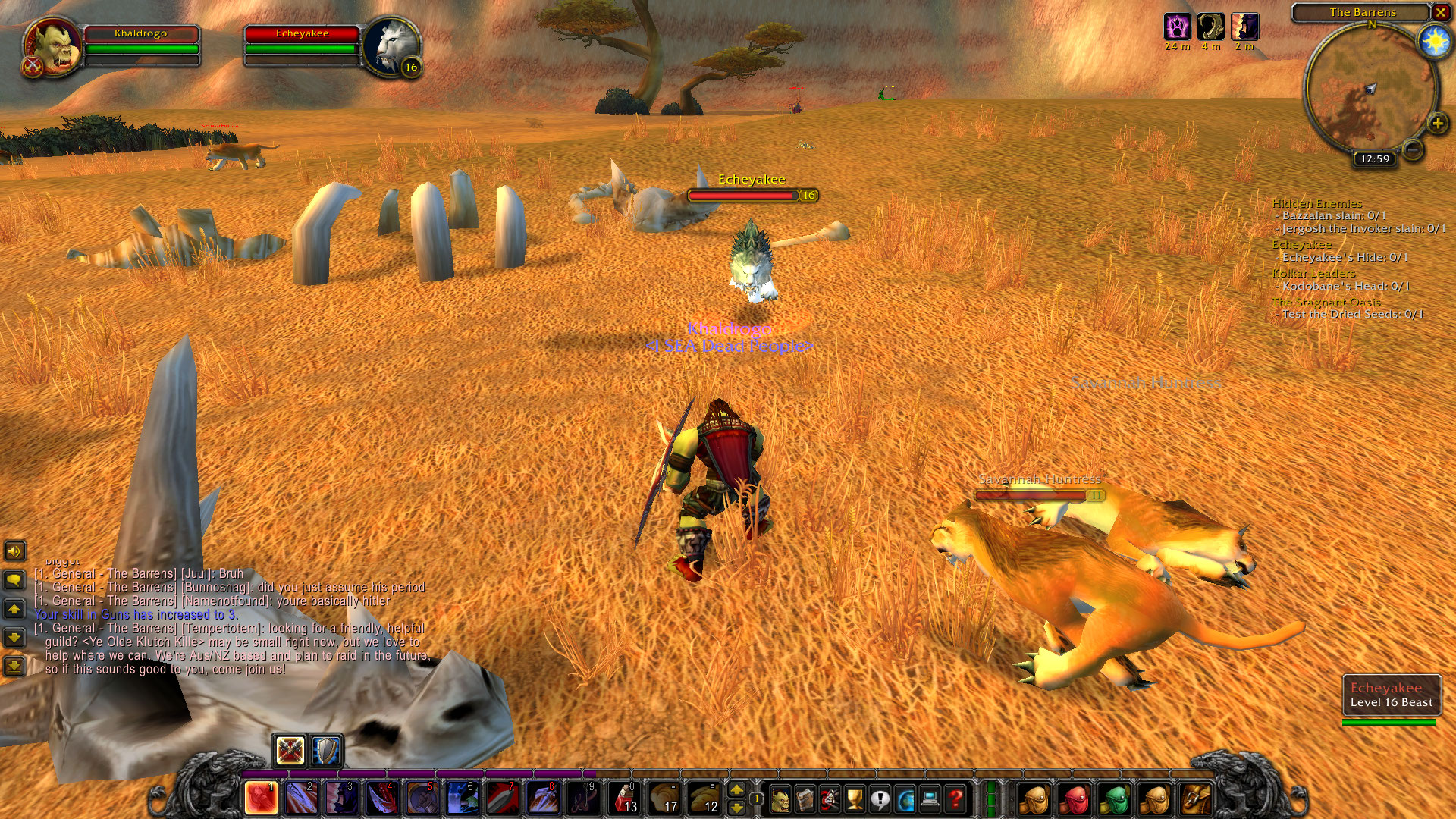Click the sun time-of-day indicator

[1435, 42]
